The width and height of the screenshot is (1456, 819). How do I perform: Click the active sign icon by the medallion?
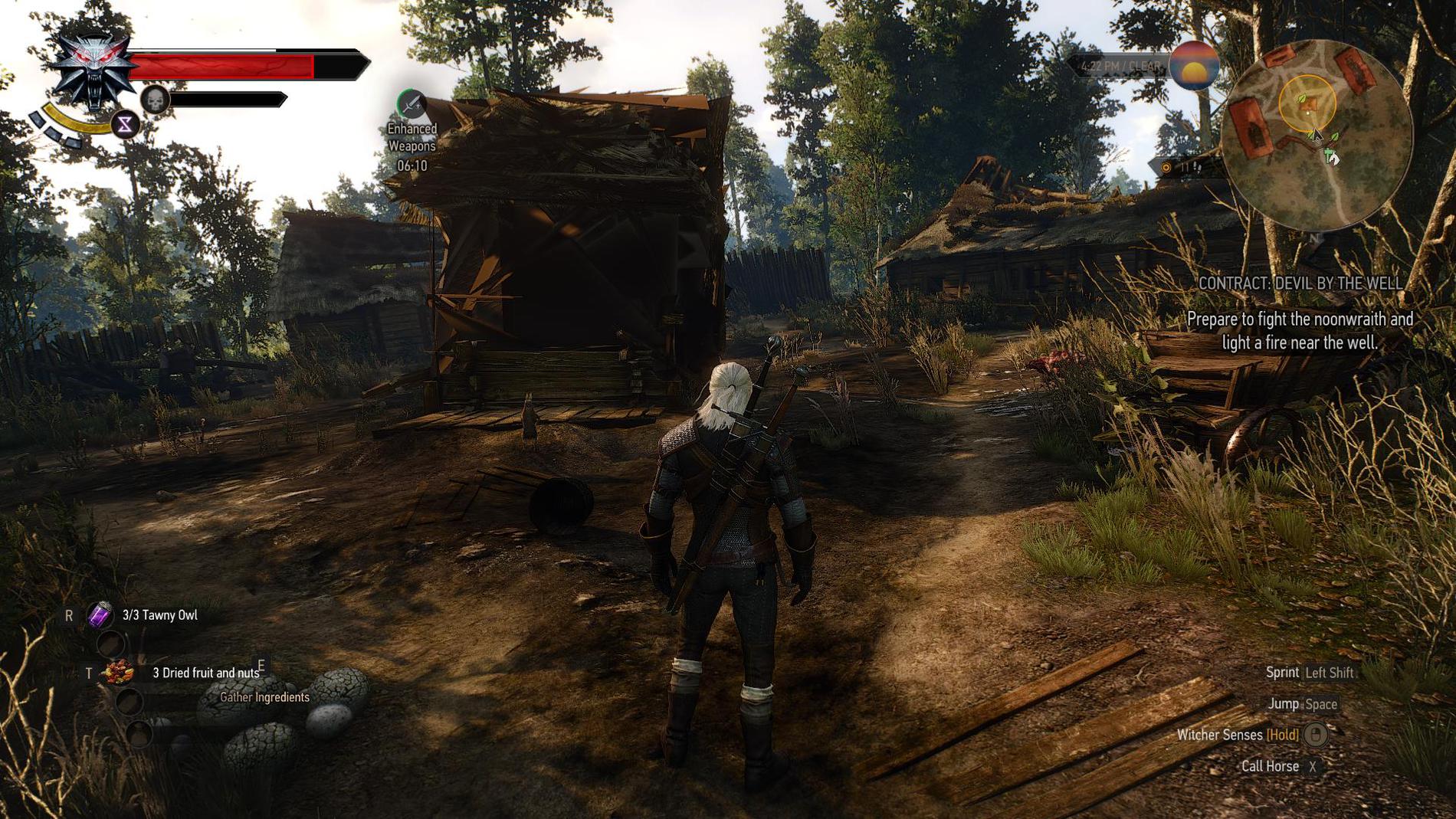point(125,124)
